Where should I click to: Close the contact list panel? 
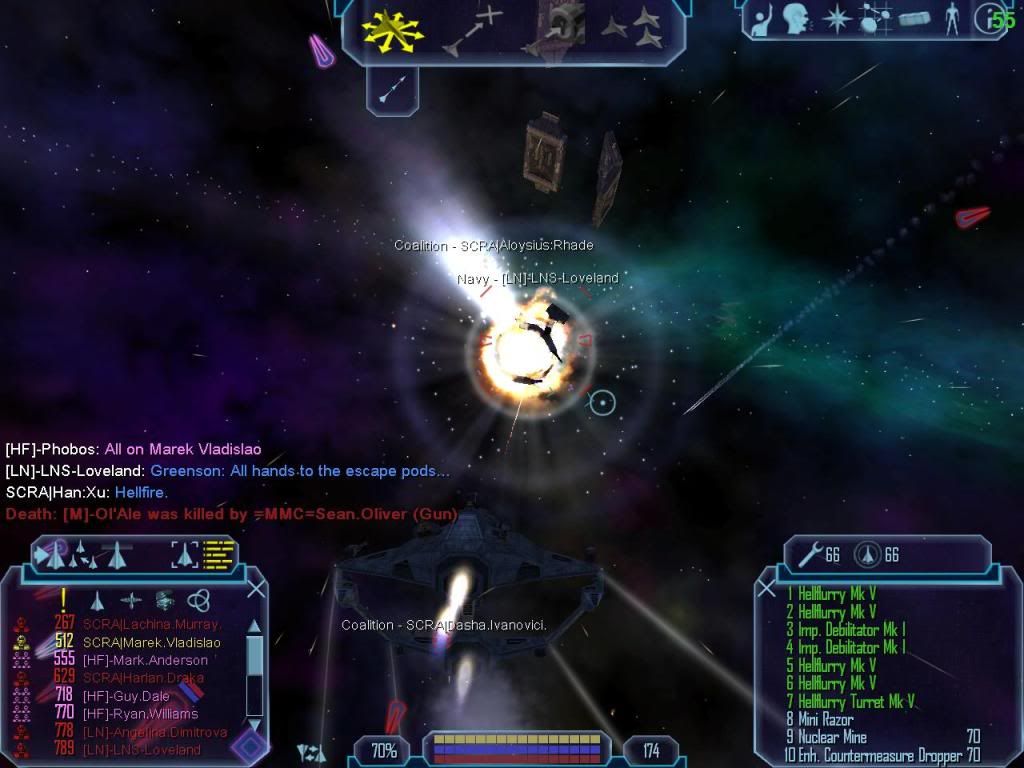pos(256,589)
